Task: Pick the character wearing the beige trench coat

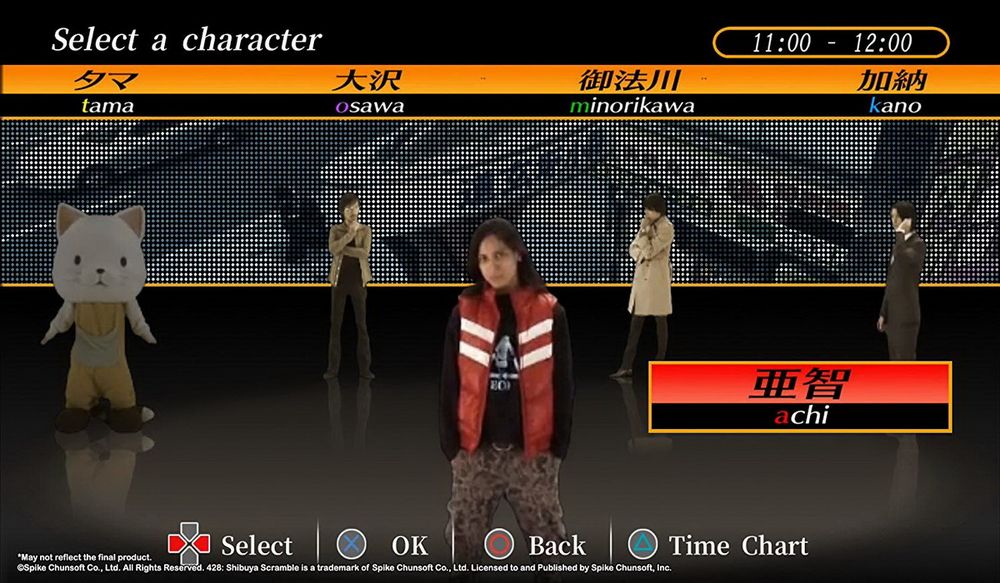Action: (x=649, y=280)
